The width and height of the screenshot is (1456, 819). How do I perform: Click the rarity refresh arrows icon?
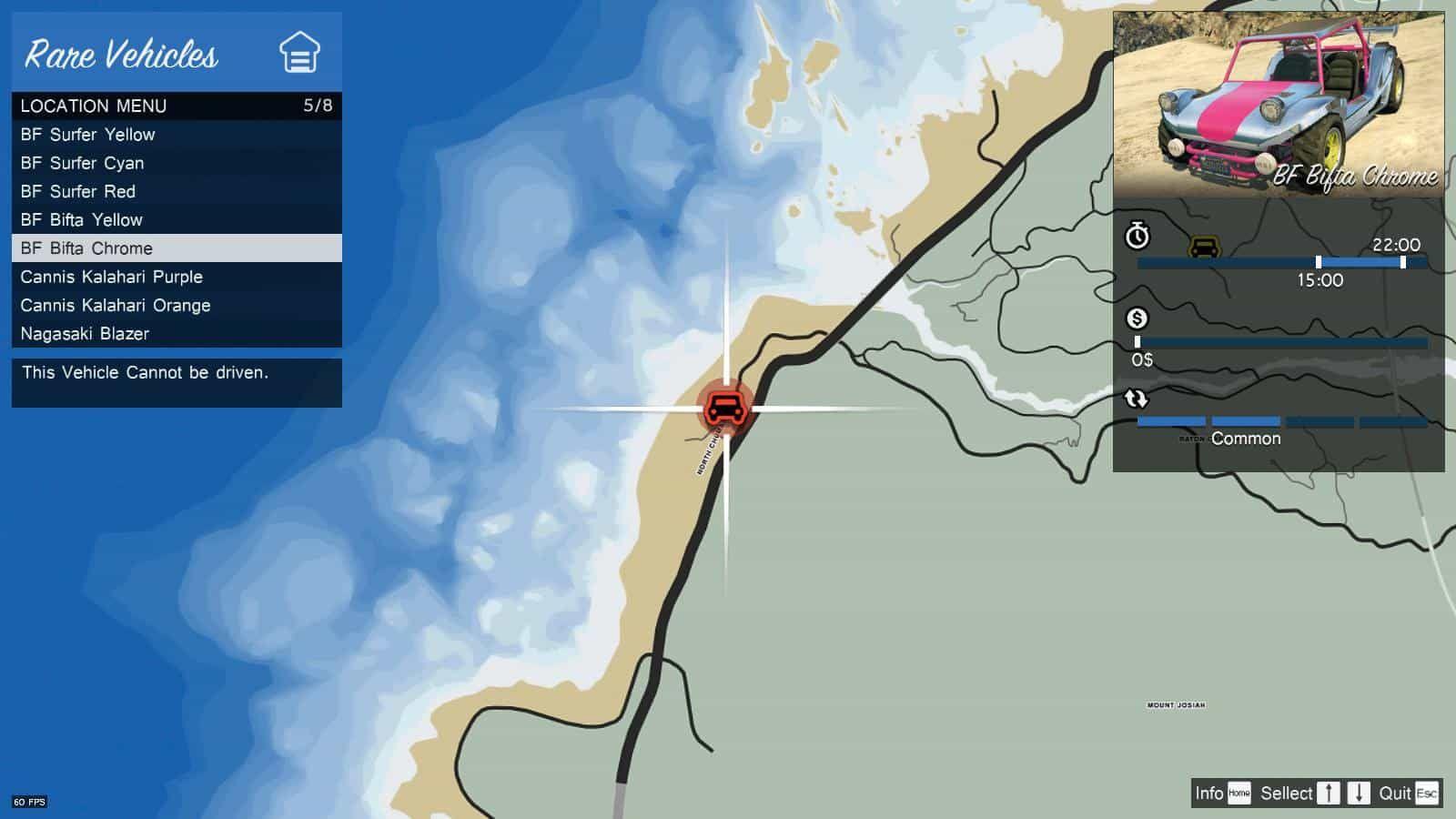pyautogui.click(x=1137, y=396)
